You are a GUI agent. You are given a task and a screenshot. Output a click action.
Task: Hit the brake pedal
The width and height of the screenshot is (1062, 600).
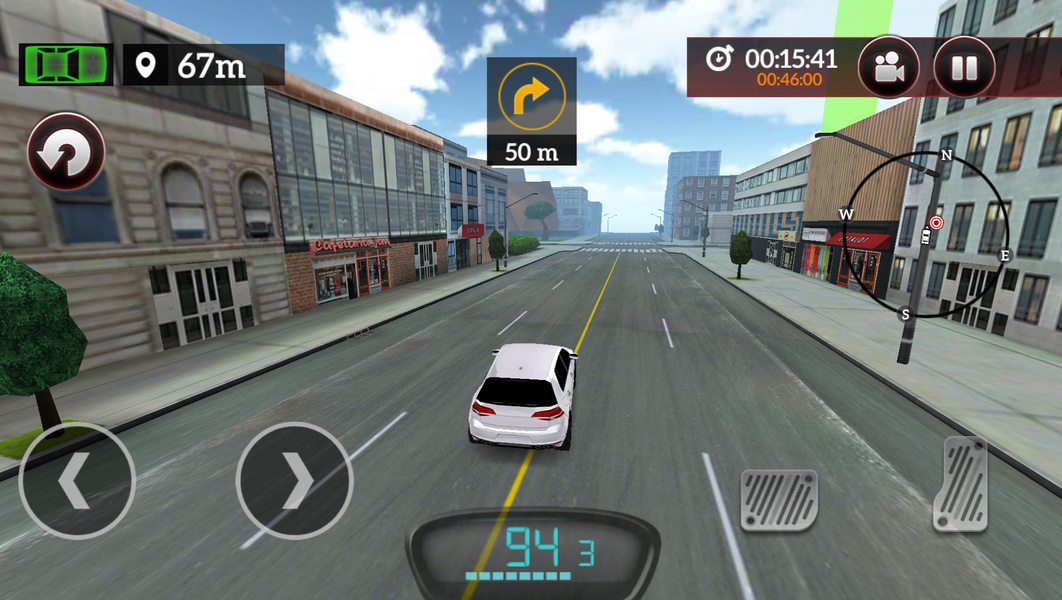[779, 500]
